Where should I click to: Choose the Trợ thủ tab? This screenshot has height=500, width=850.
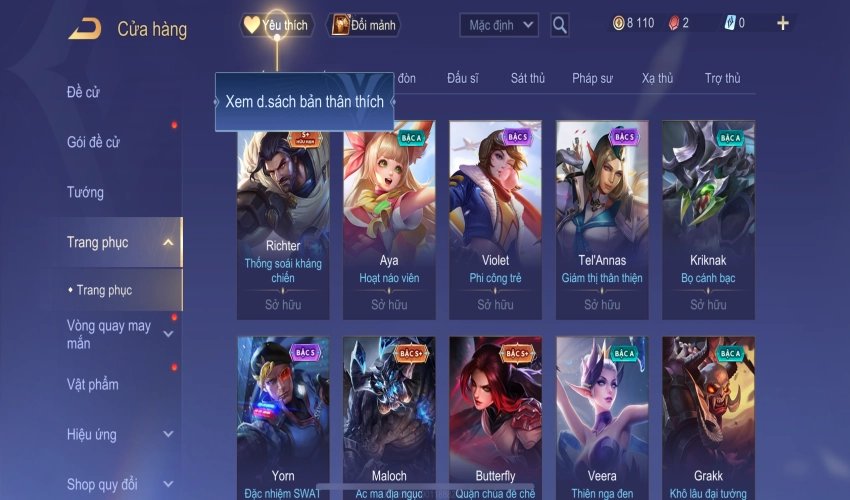(722, 78)
